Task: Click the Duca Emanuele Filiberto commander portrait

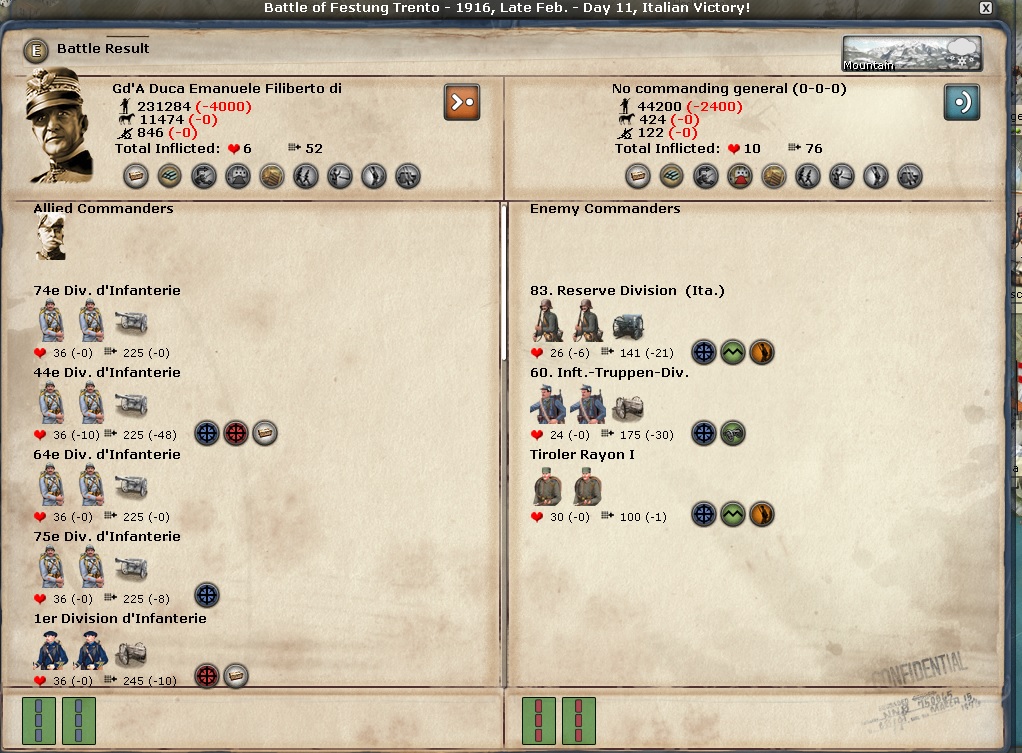Action: tap(61, 126)
